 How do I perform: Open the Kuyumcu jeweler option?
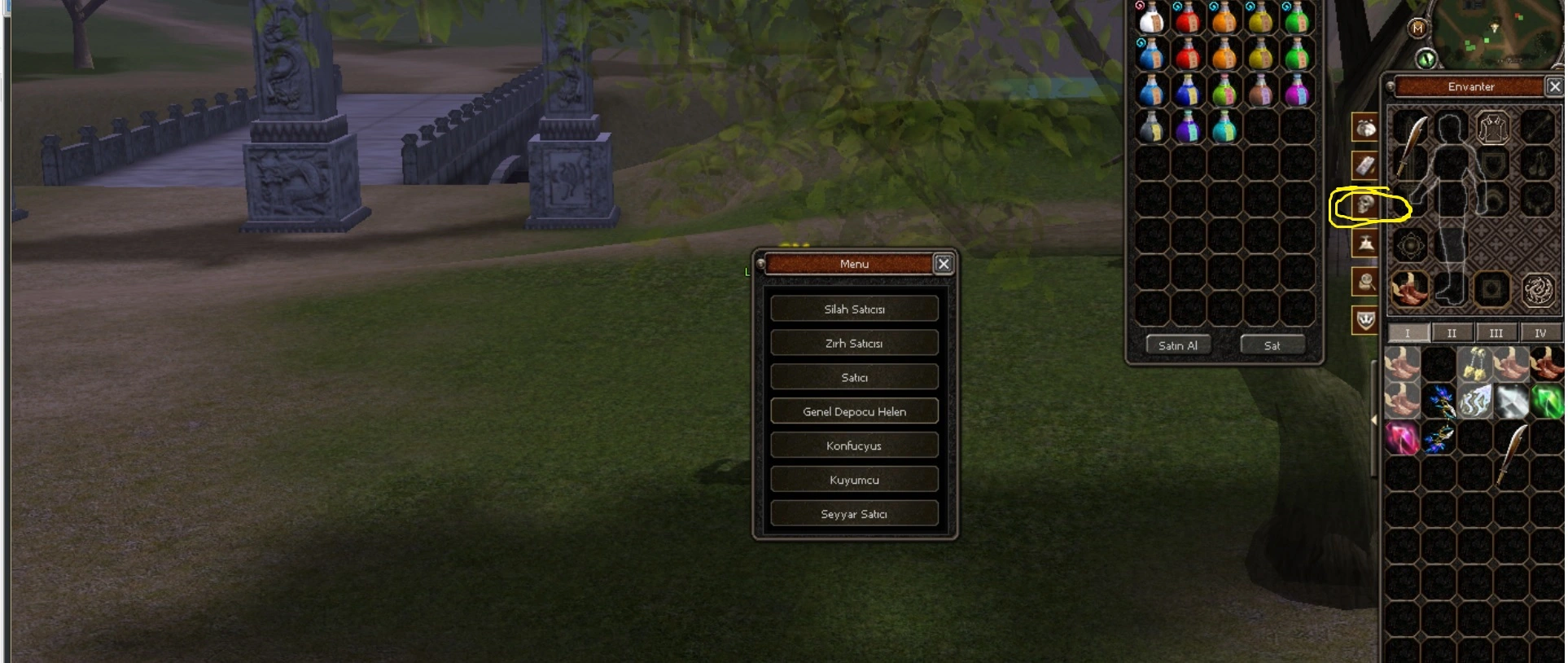click(x=854, y=480)
